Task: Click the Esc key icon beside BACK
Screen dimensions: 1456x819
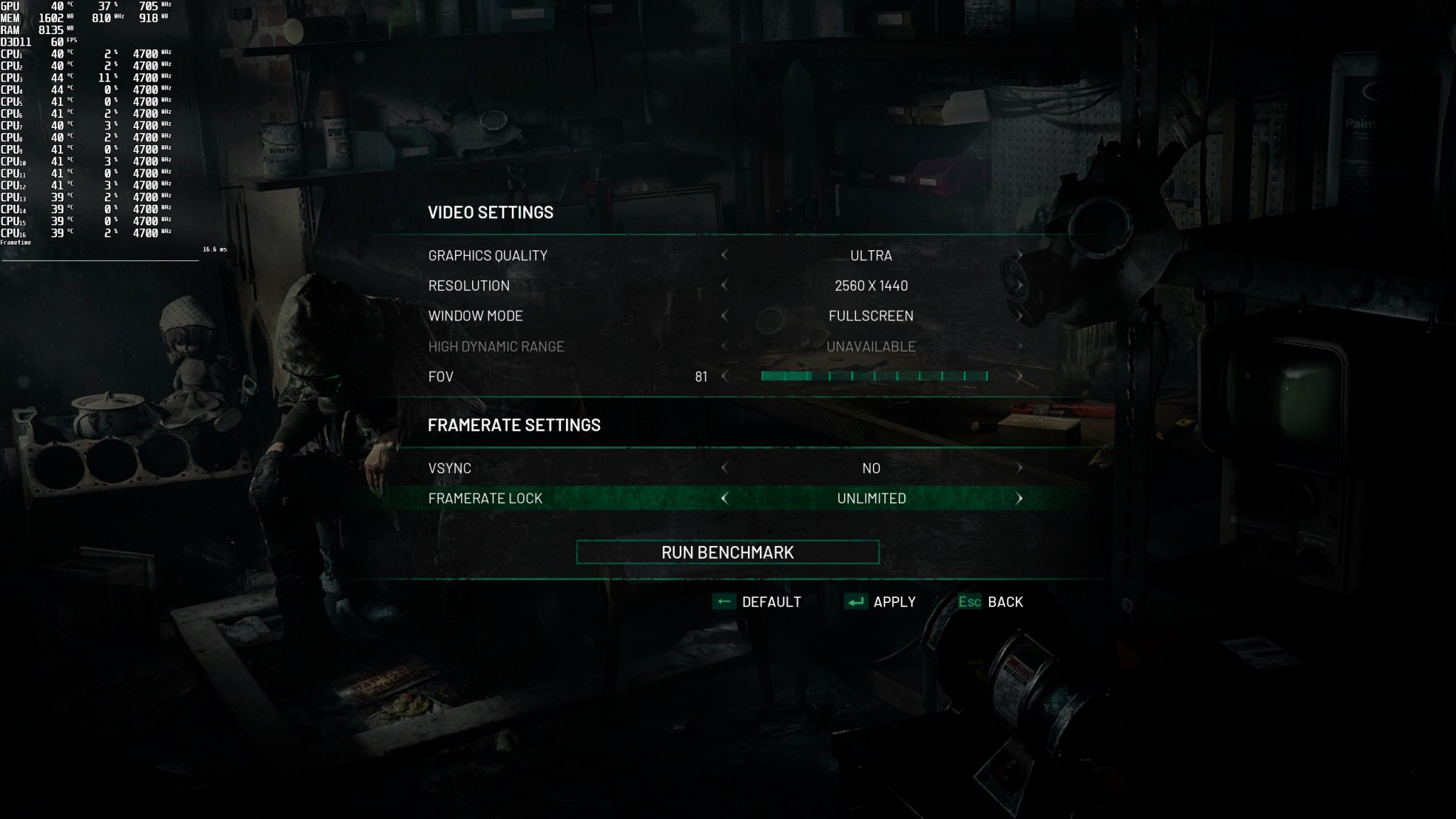Action: [971, 601]
